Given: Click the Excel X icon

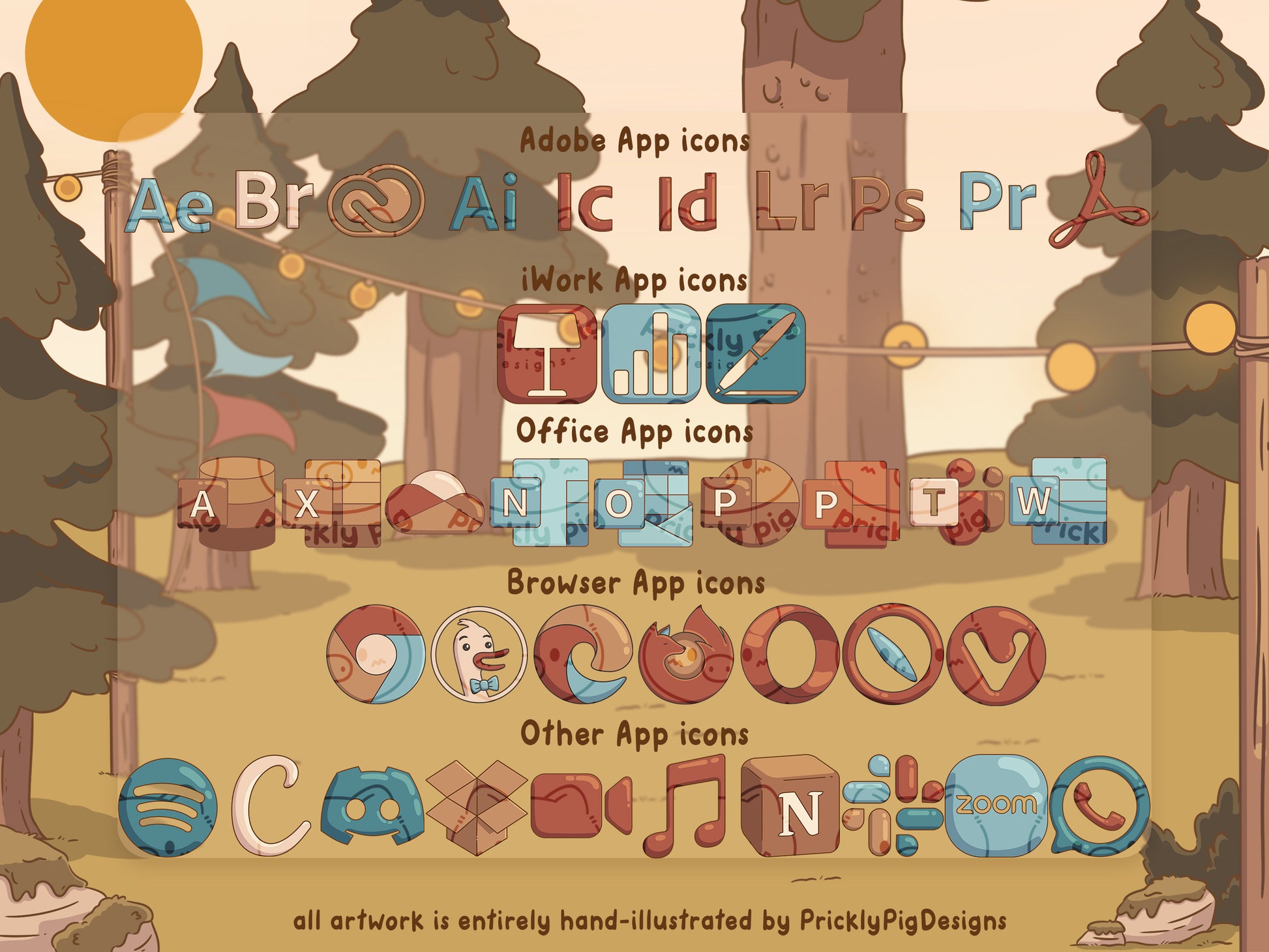Looking at the screenshot, I should point(333,503).
